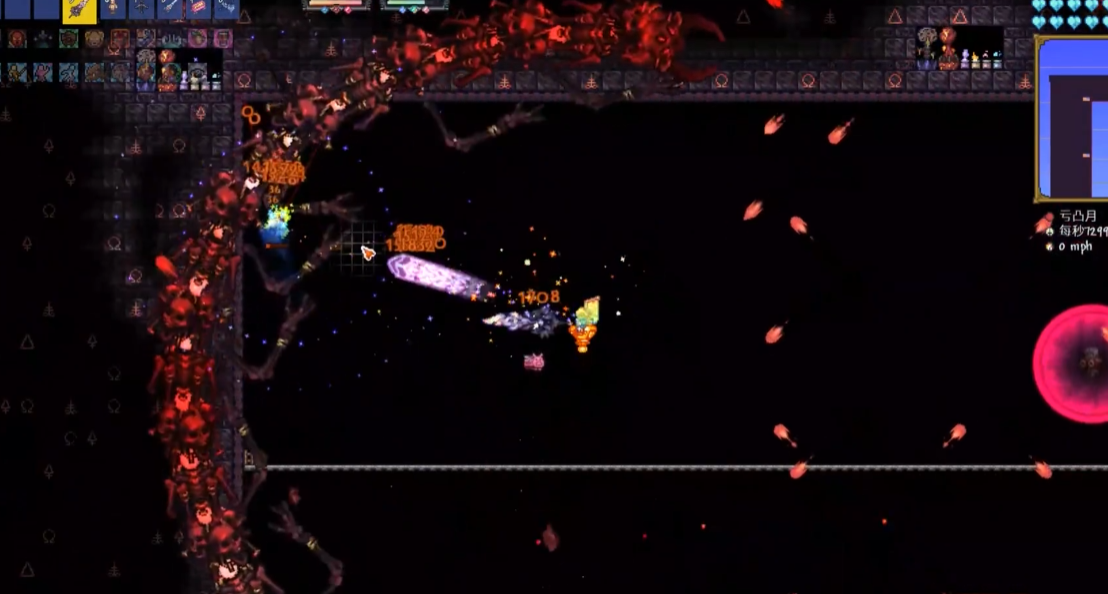Click the gold-framed minimap
1108x594 pixels.
coord(1072,118)
